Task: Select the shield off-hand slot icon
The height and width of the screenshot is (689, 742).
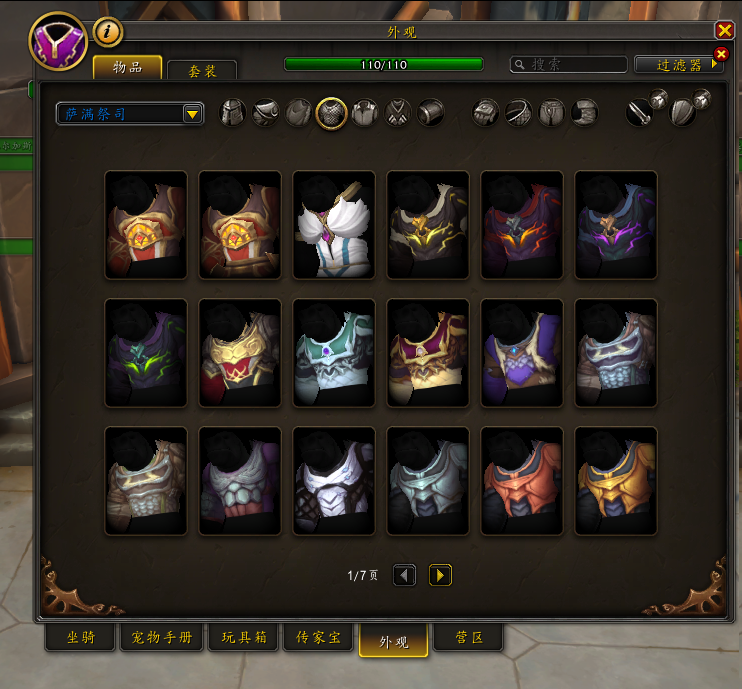Action: (x=685, y=112)
